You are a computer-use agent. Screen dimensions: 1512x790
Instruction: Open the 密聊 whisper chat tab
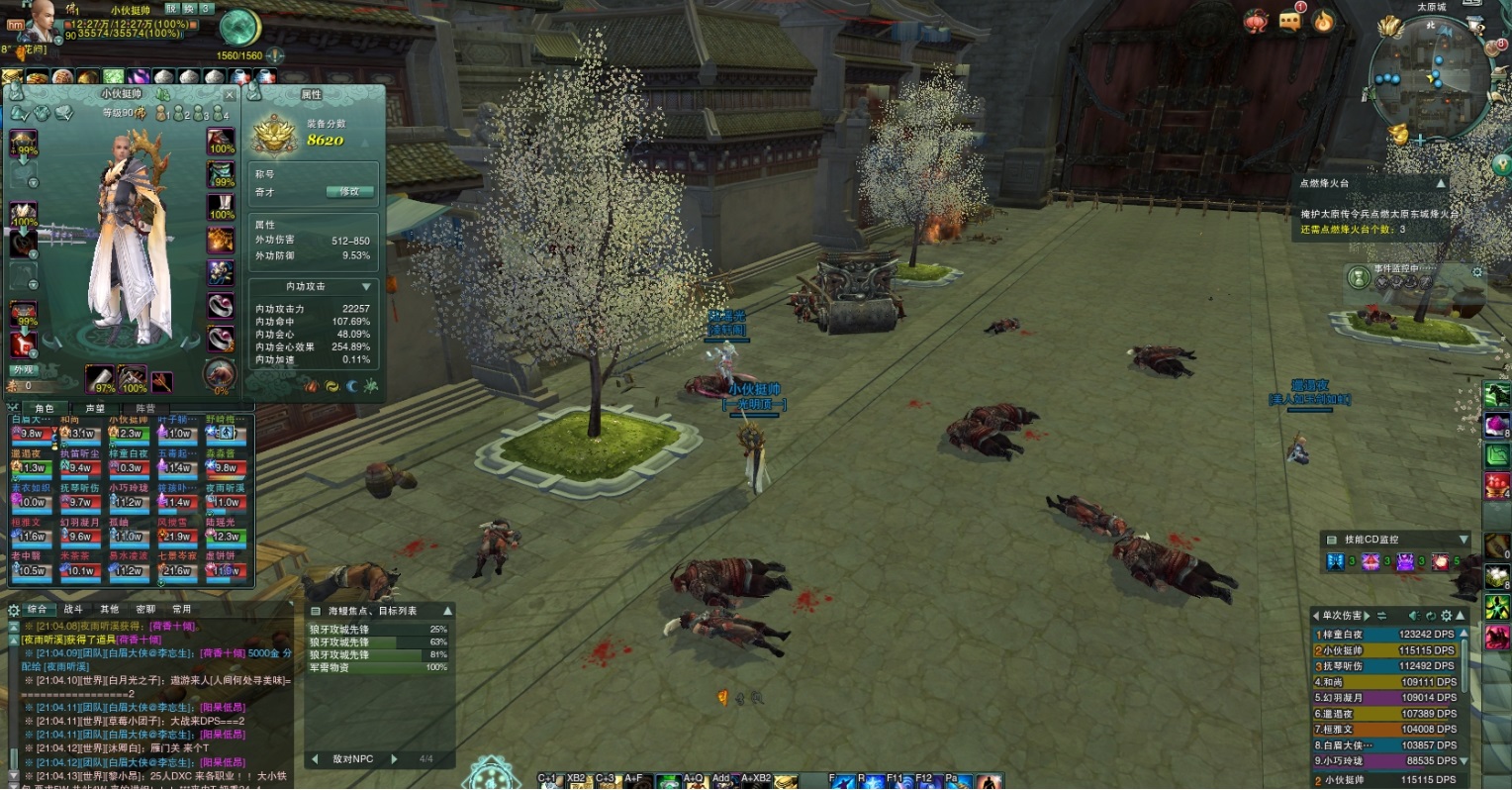click(145, 609)
